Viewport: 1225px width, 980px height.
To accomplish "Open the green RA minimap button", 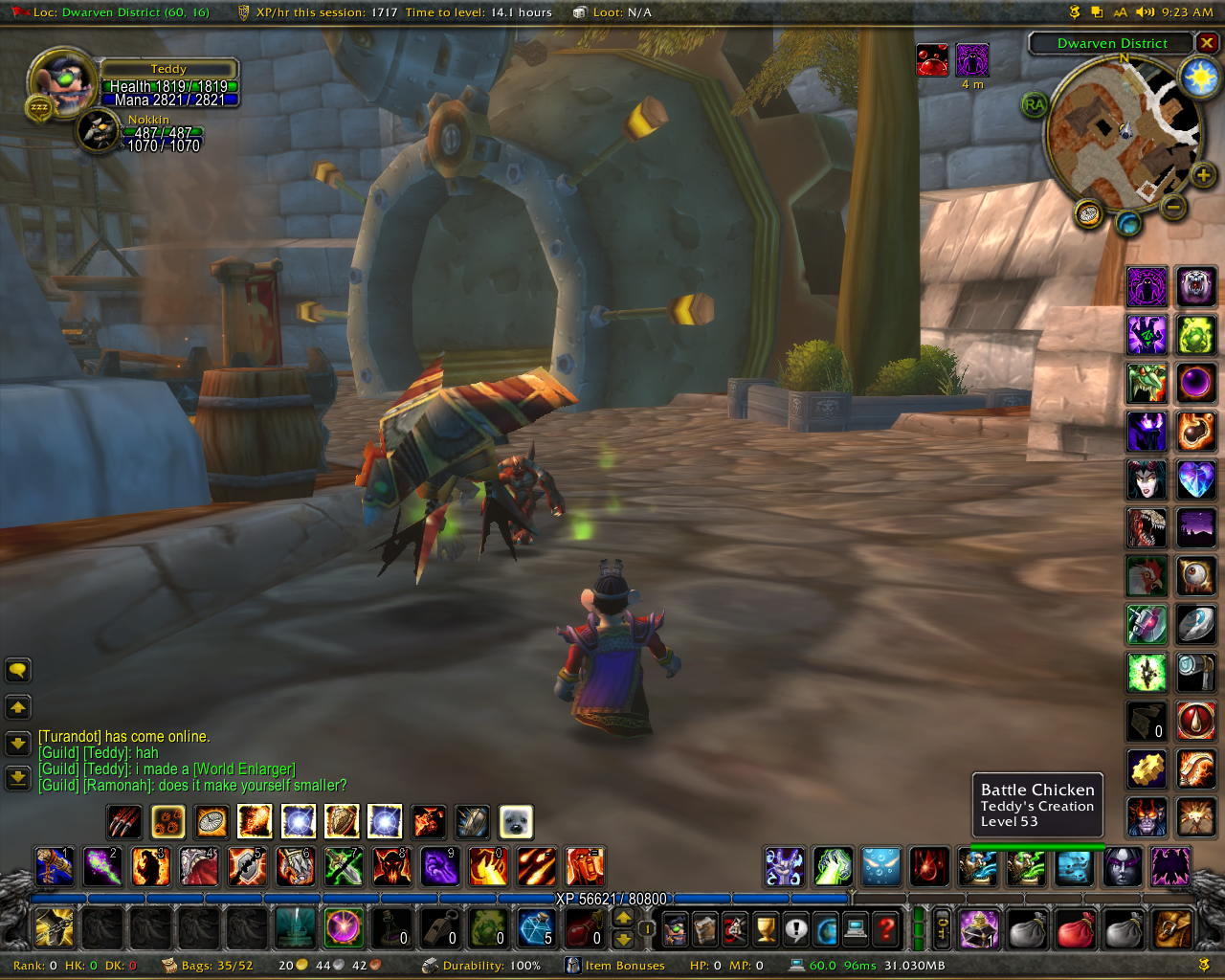I will (1034, 105).
